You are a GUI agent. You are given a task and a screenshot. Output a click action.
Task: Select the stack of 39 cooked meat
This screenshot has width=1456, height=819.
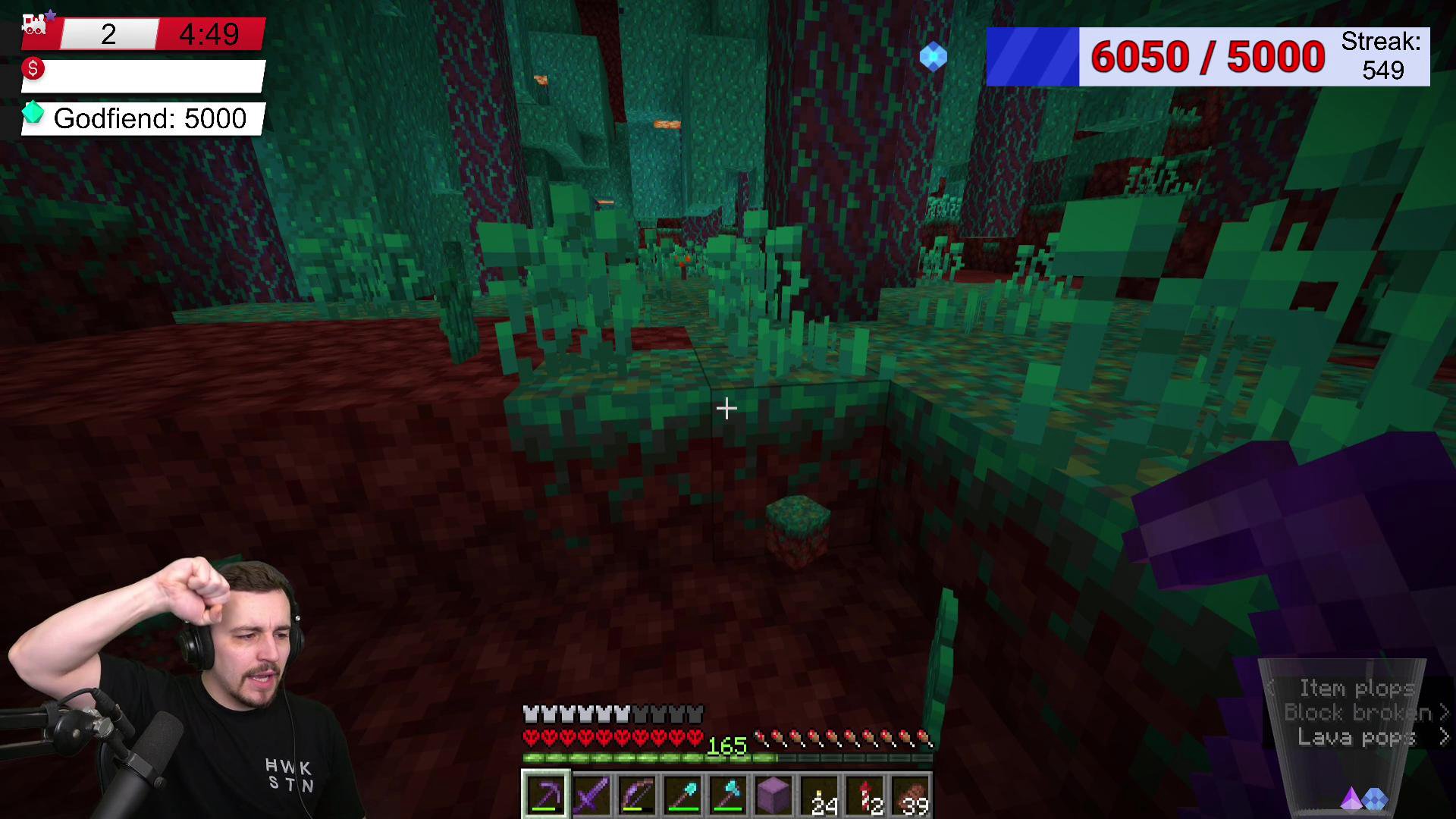911,795
